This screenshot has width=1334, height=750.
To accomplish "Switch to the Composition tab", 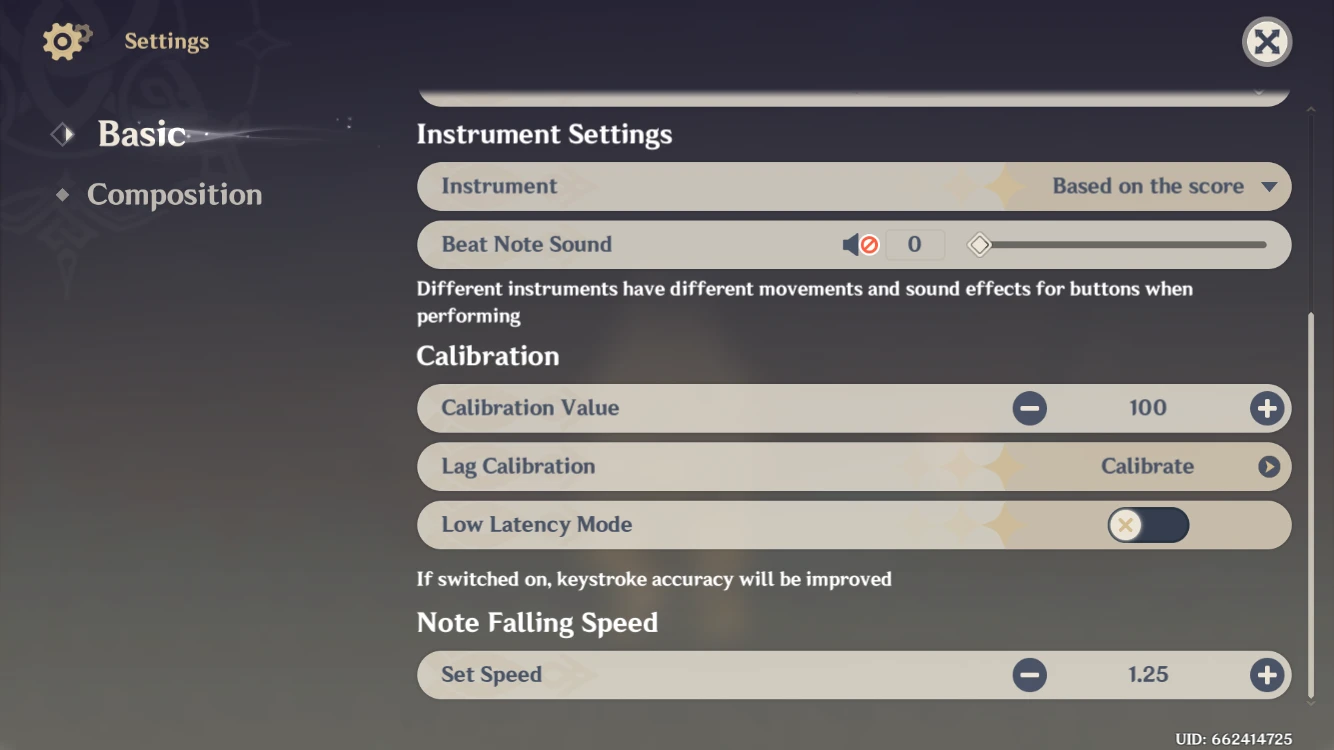I will pyautogui.click(x=176, y=194).
